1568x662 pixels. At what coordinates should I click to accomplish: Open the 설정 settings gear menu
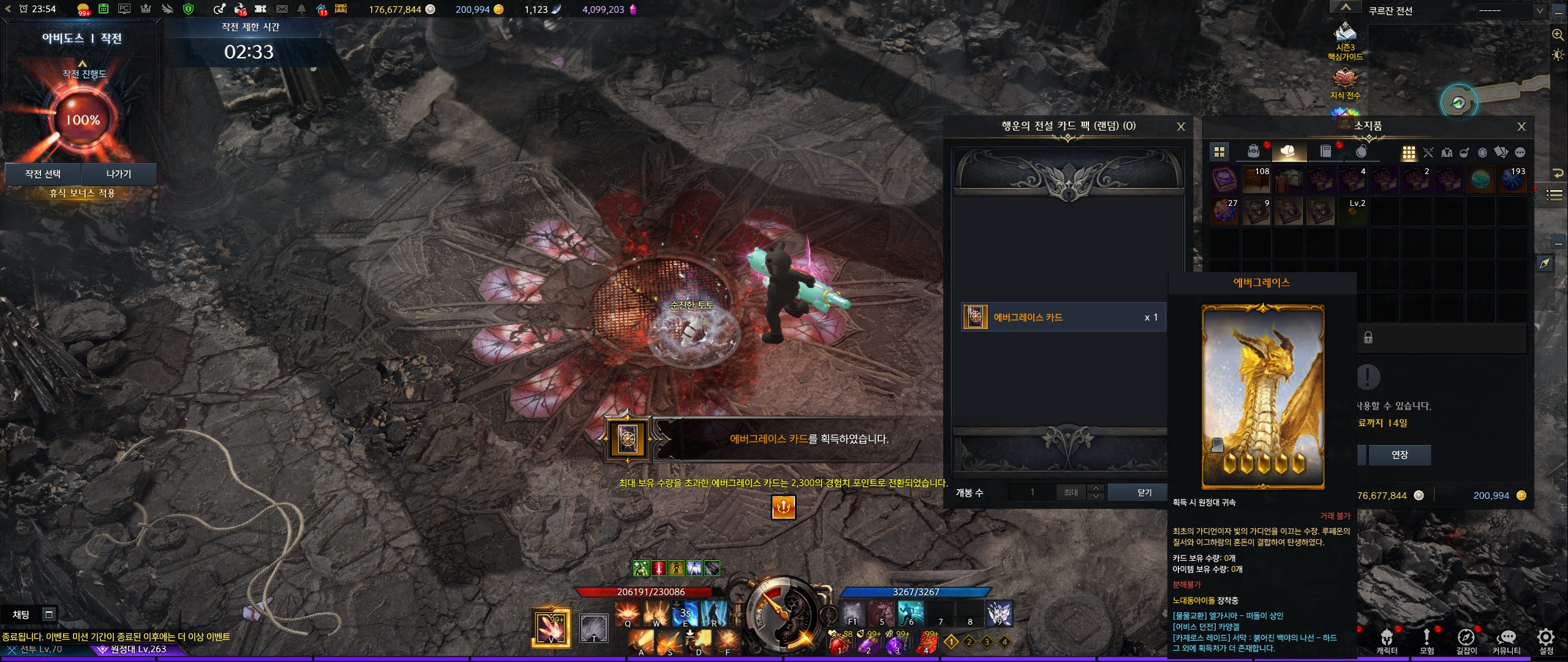click(x=1546, y=639)
